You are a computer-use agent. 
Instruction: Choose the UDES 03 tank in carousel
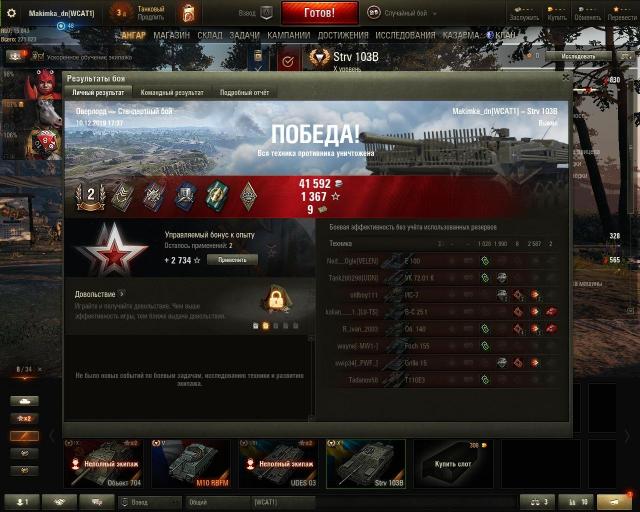(278, 464)
